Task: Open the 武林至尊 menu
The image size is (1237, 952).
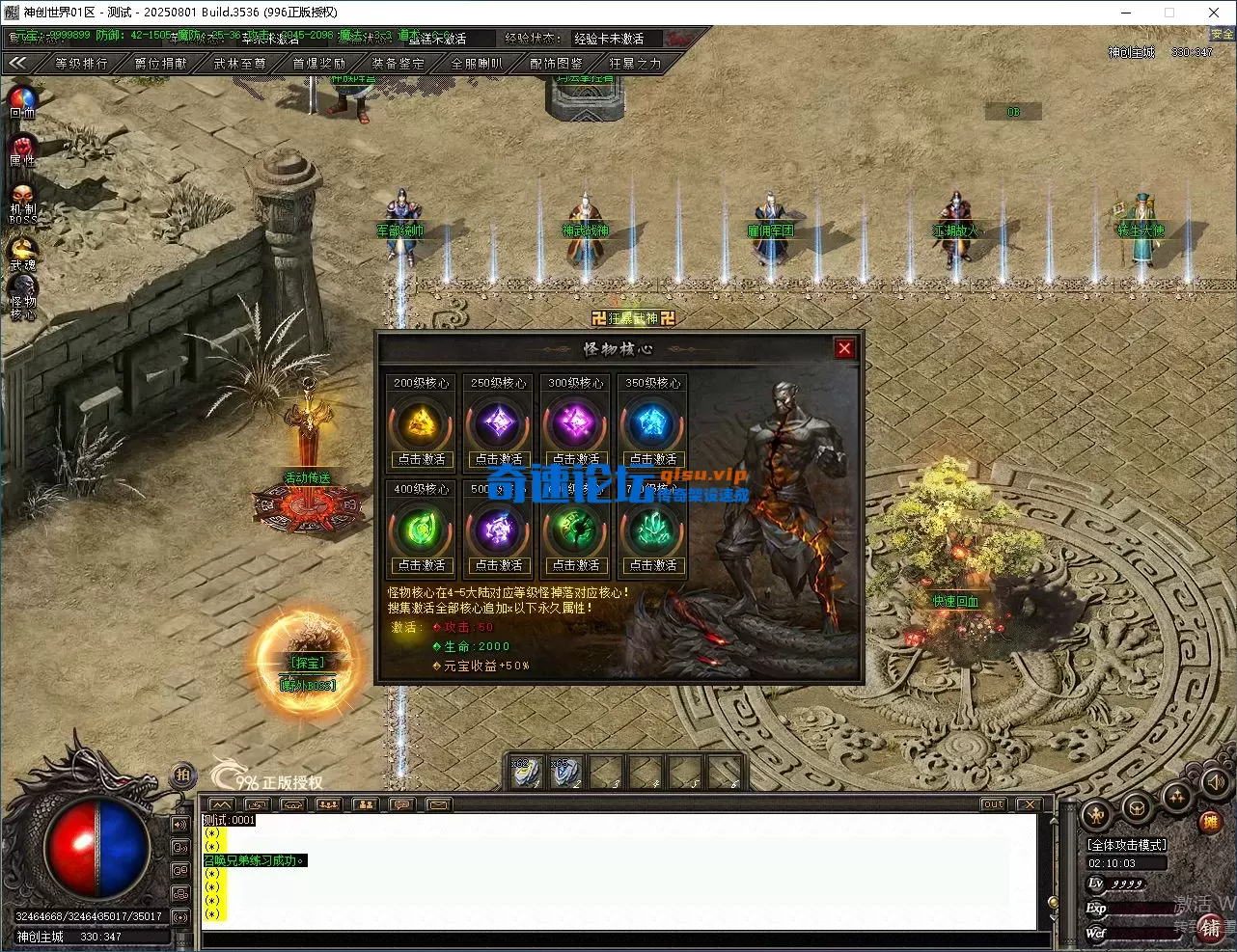Action: tap(239, 64)
